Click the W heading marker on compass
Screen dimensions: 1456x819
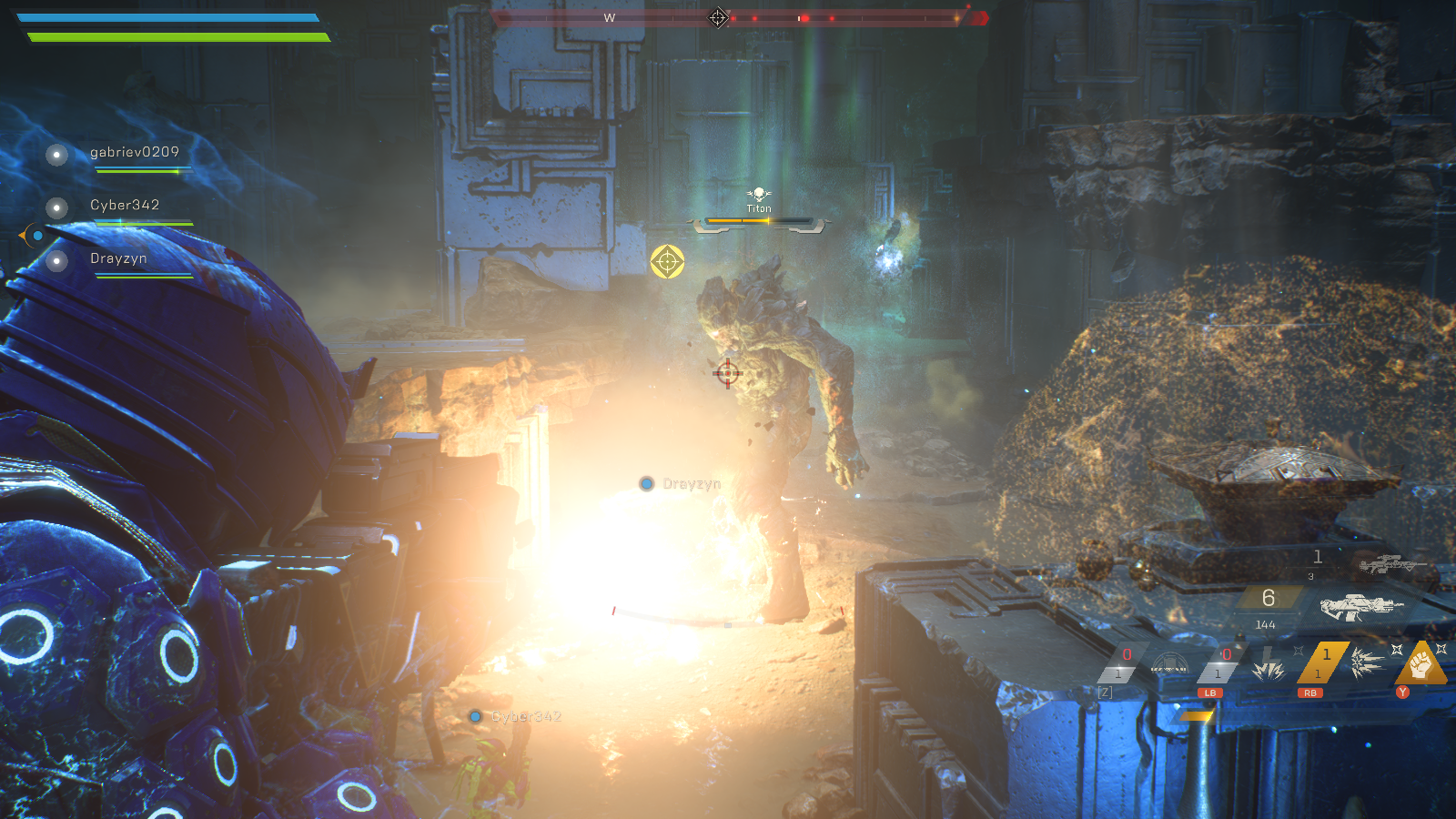click(609, 15)
